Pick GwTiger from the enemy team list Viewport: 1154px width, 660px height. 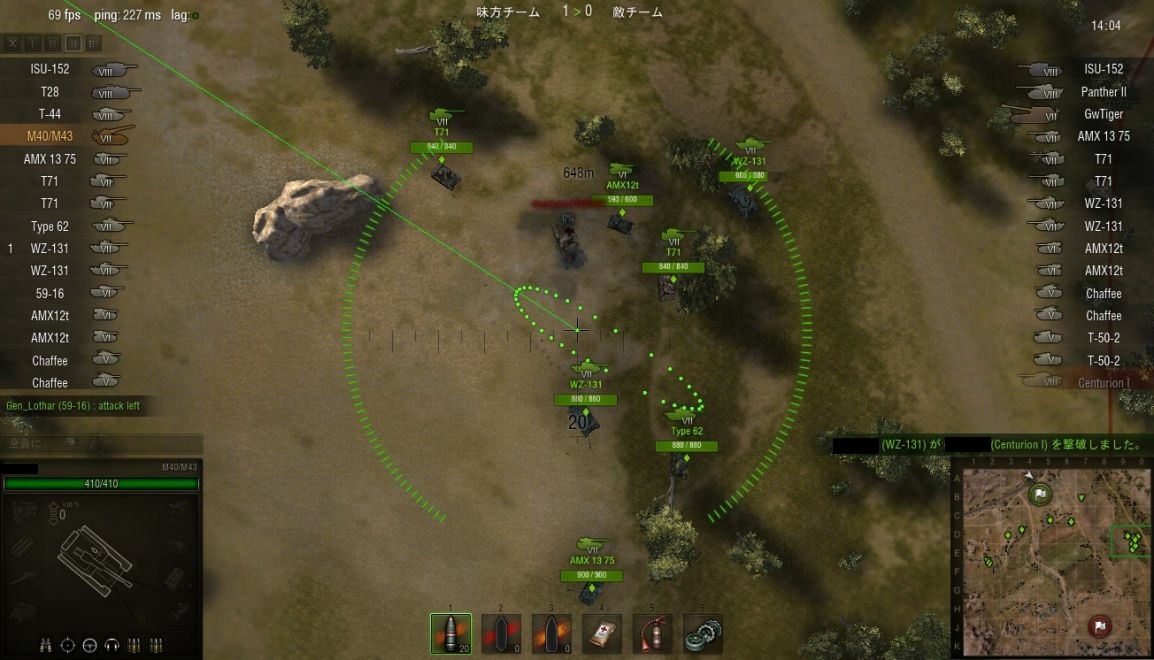click(1103, 114)
